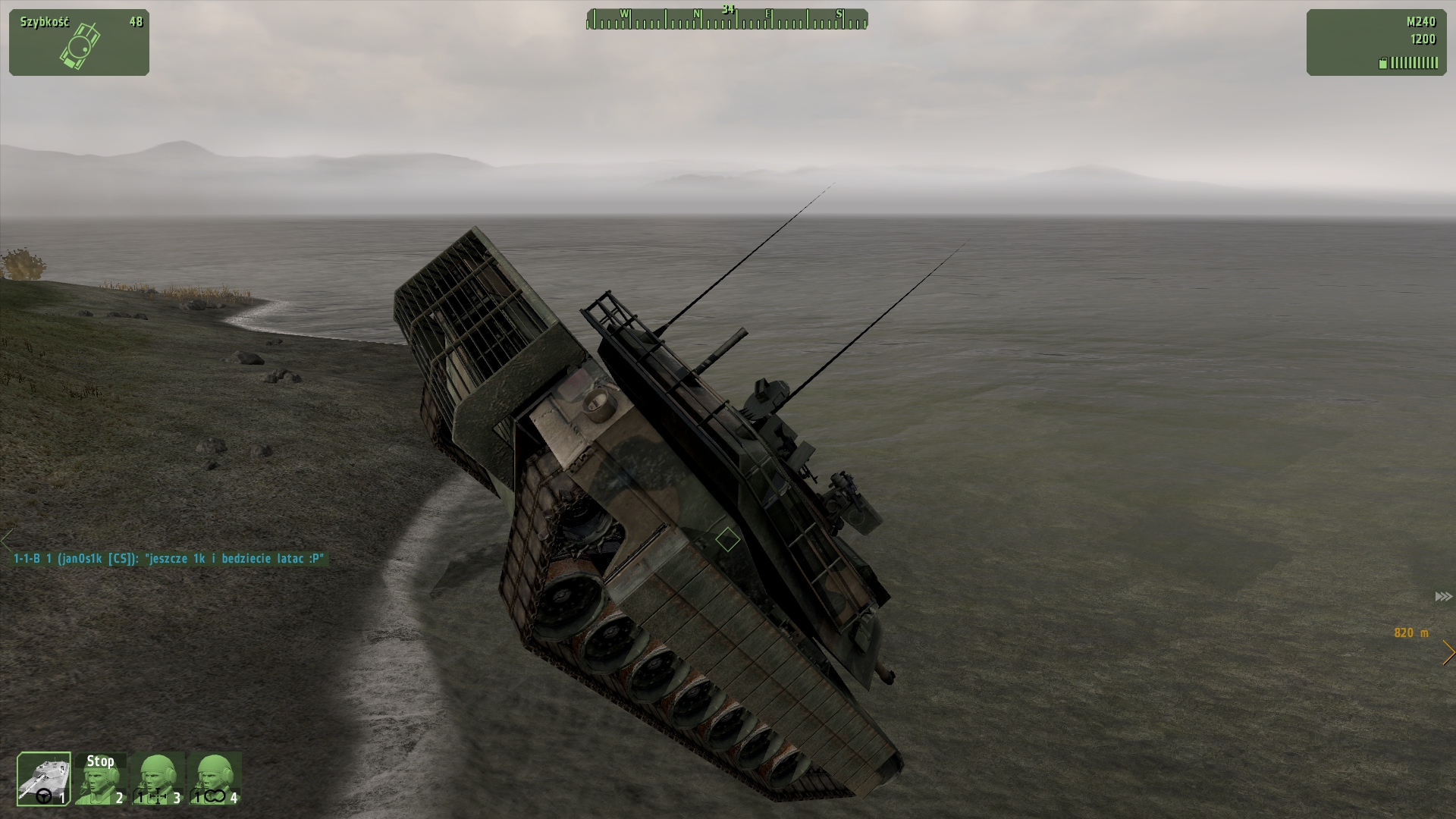Click the M240 weapon info panel
This screenshot has height=819, width=1456.
tap(1376, 42)
